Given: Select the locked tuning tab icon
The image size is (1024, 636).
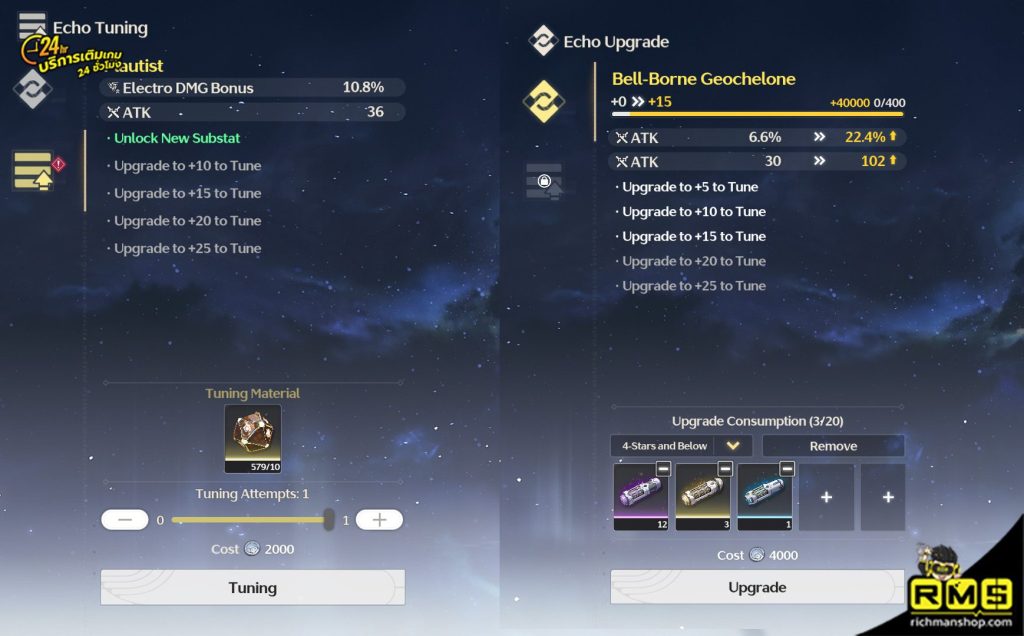Looking at the screenshot, I should (543, 181).
